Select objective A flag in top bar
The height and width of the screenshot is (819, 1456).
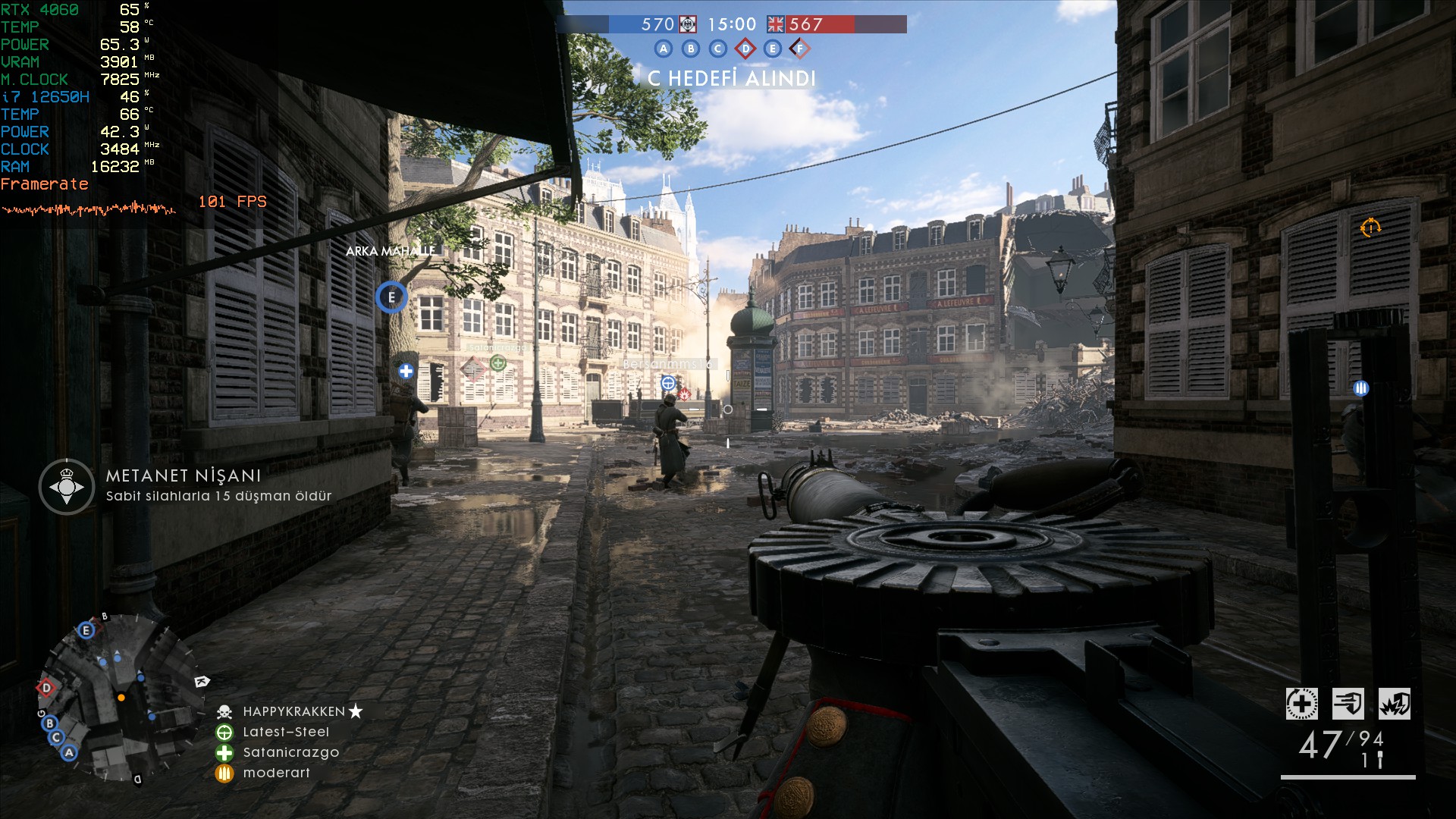pyautogui.click(x=664, y=49)
